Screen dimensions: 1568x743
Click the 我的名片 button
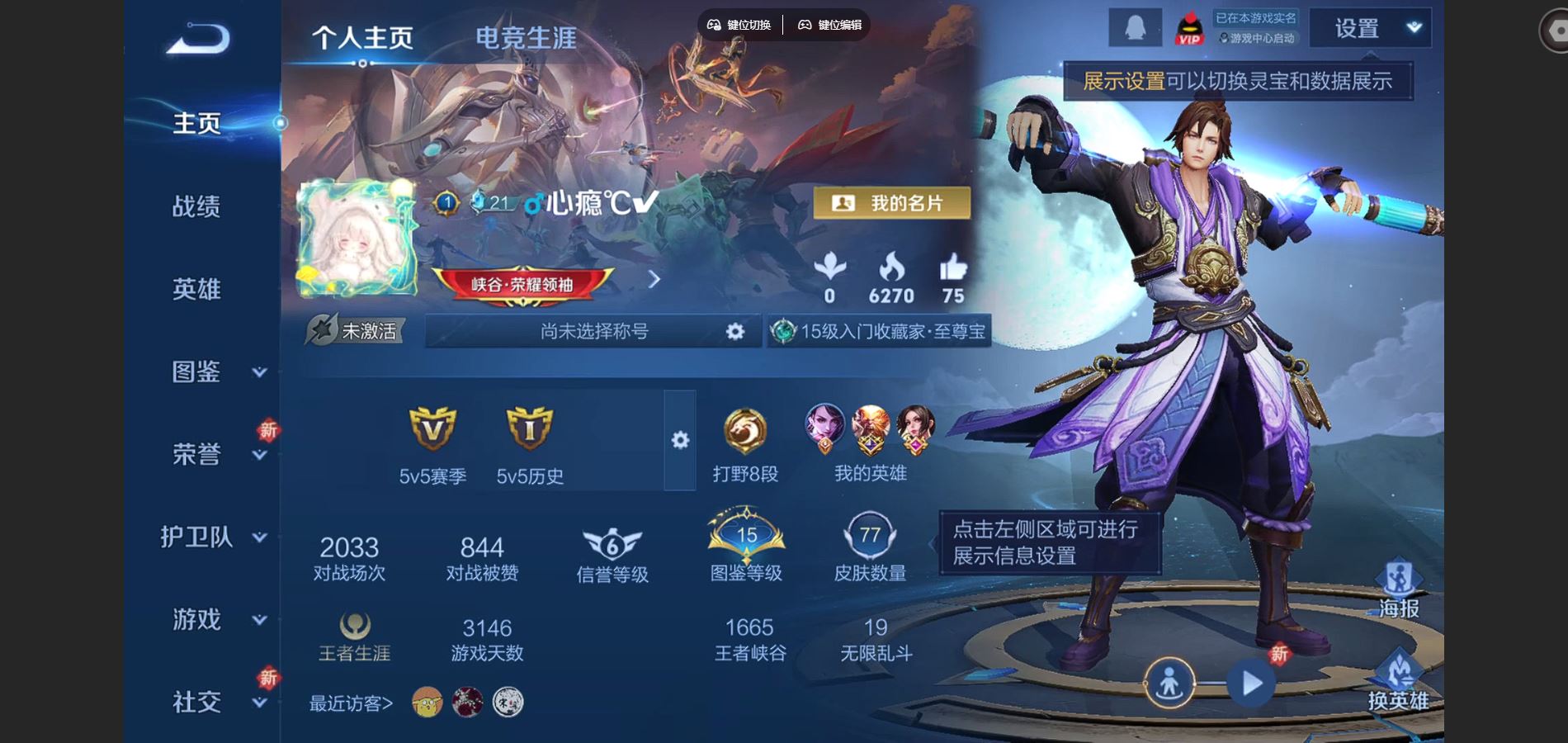coord(894,202)
